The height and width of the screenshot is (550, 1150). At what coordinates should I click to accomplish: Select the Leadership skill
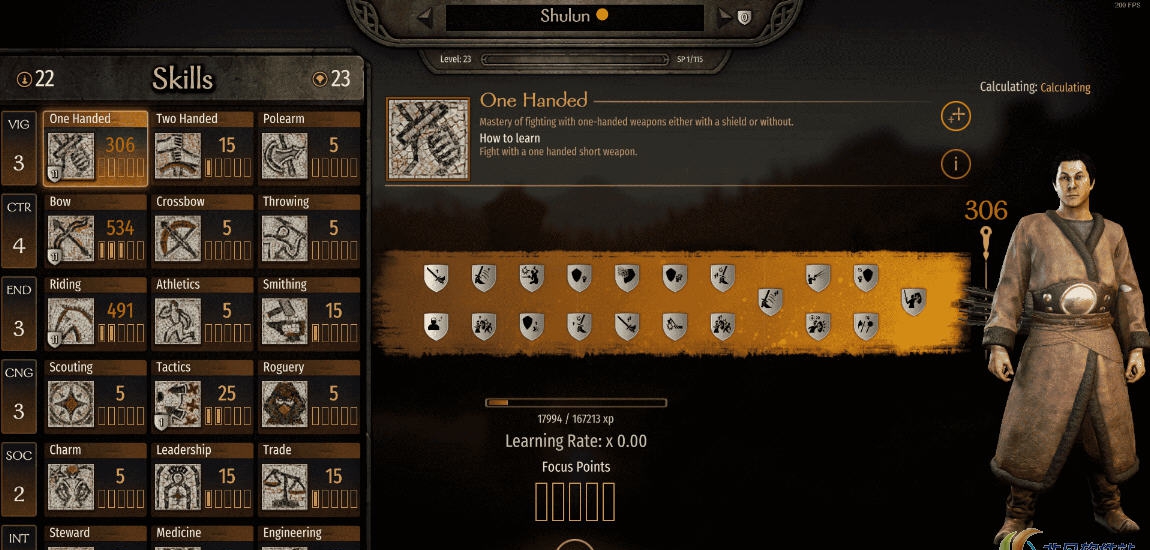202,480
